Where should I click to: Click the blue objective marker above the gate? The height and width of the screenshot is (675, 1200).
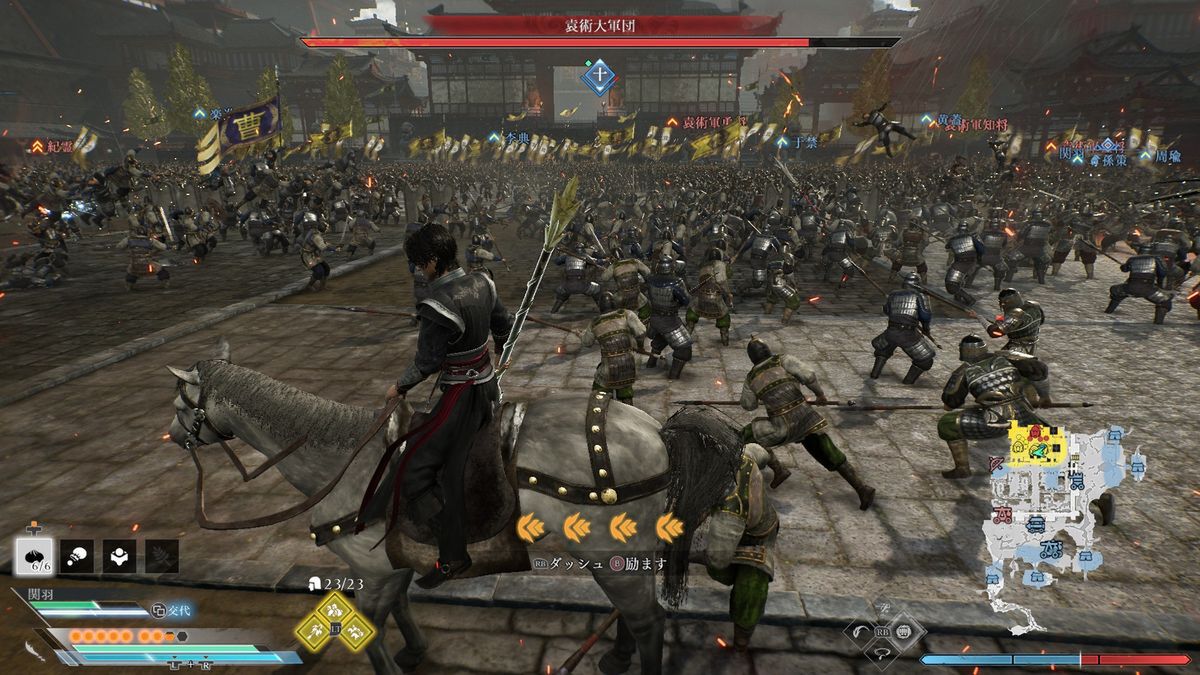[598, 77]
